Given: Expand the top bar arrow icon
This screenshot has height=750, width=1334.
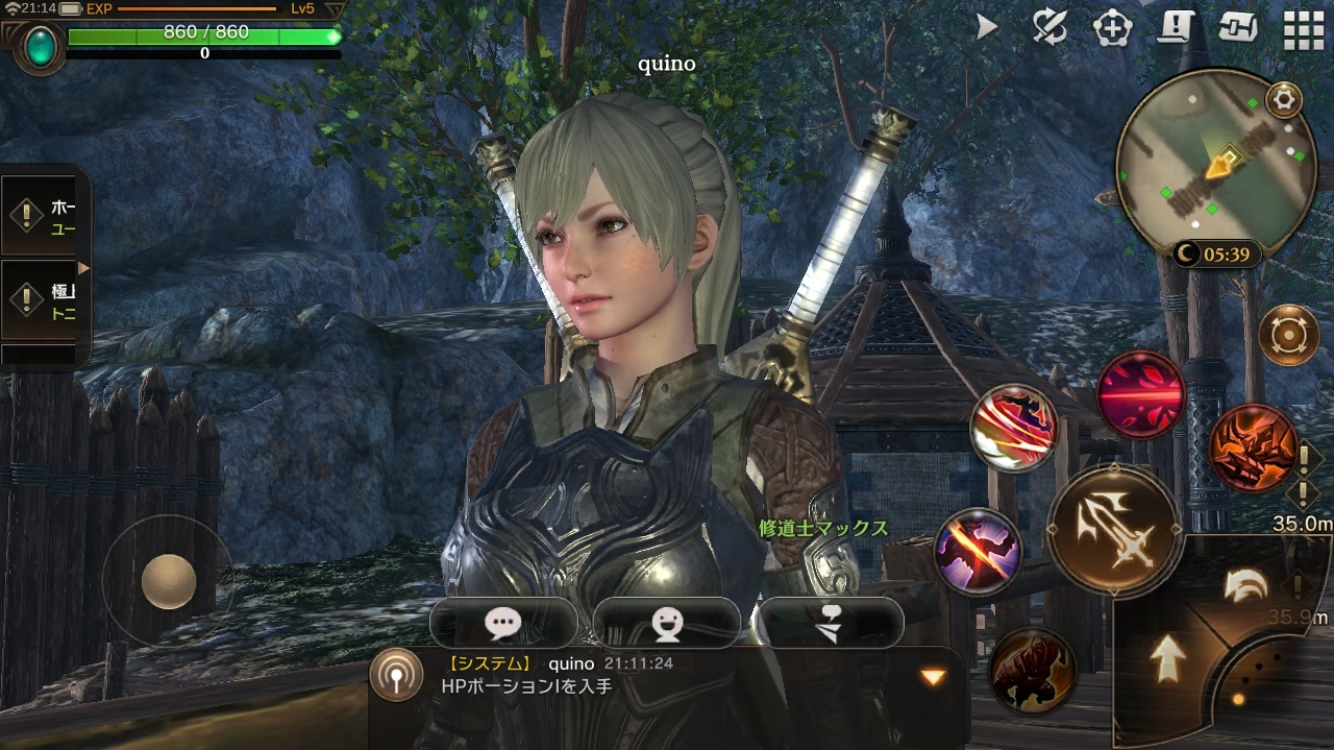Looking at the screenshot, I should point(987,28).
